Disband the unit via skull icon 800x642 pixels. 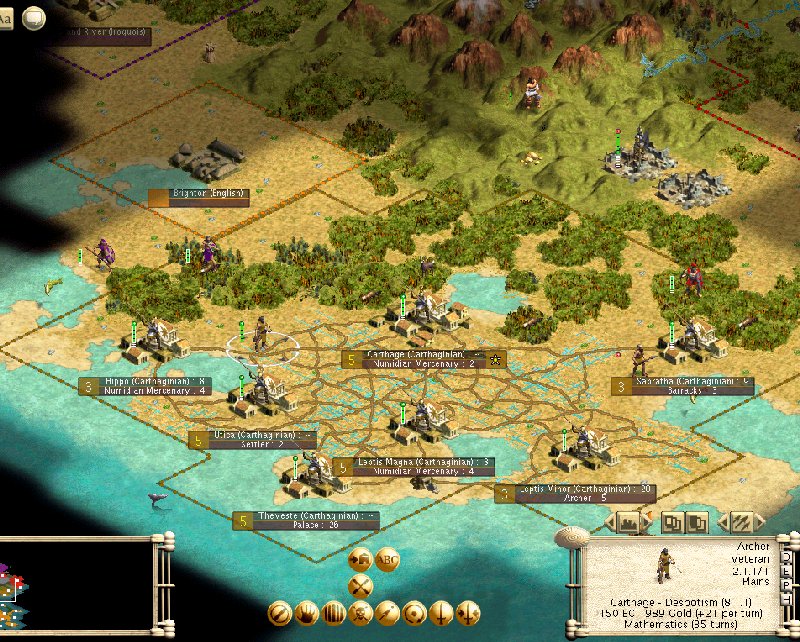[x=361, y=612]
